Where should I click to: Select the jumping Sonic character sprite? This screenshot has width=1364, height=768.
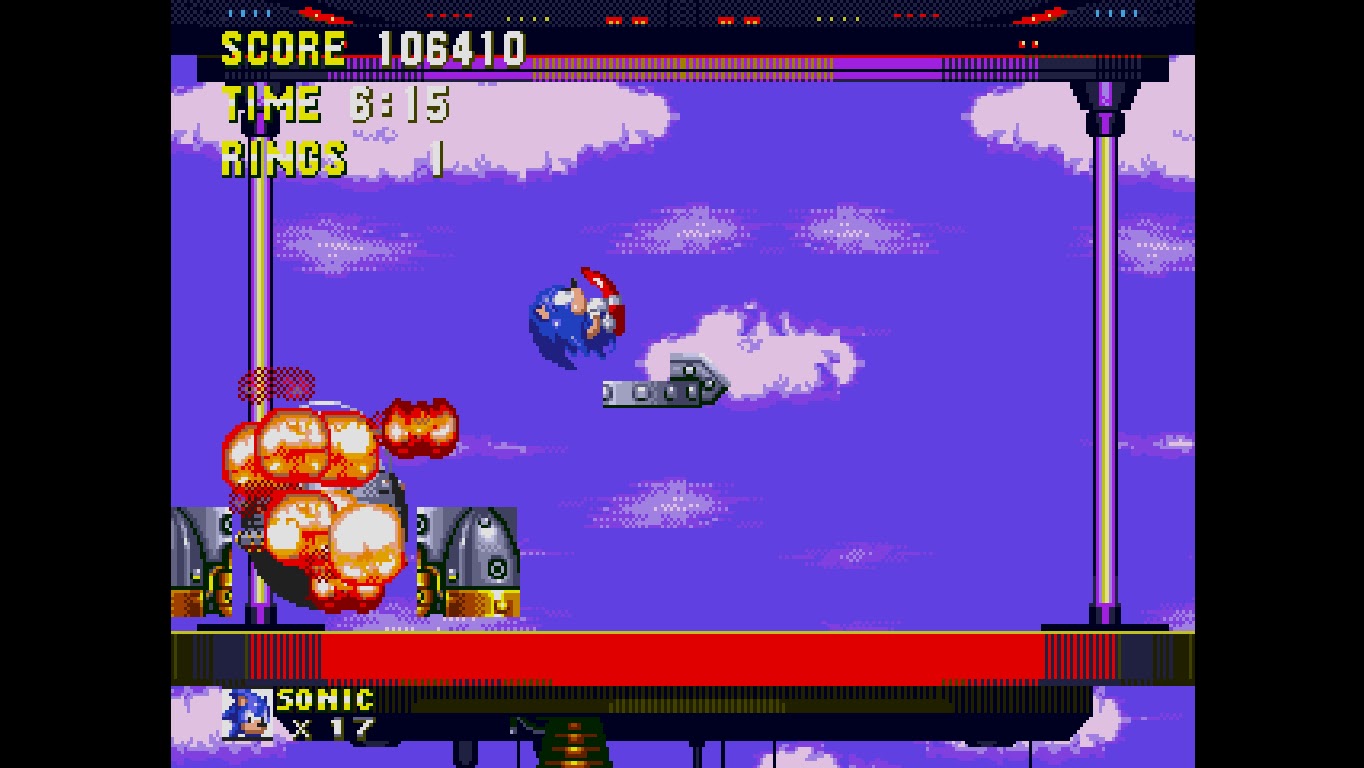(x=575, y=315)
